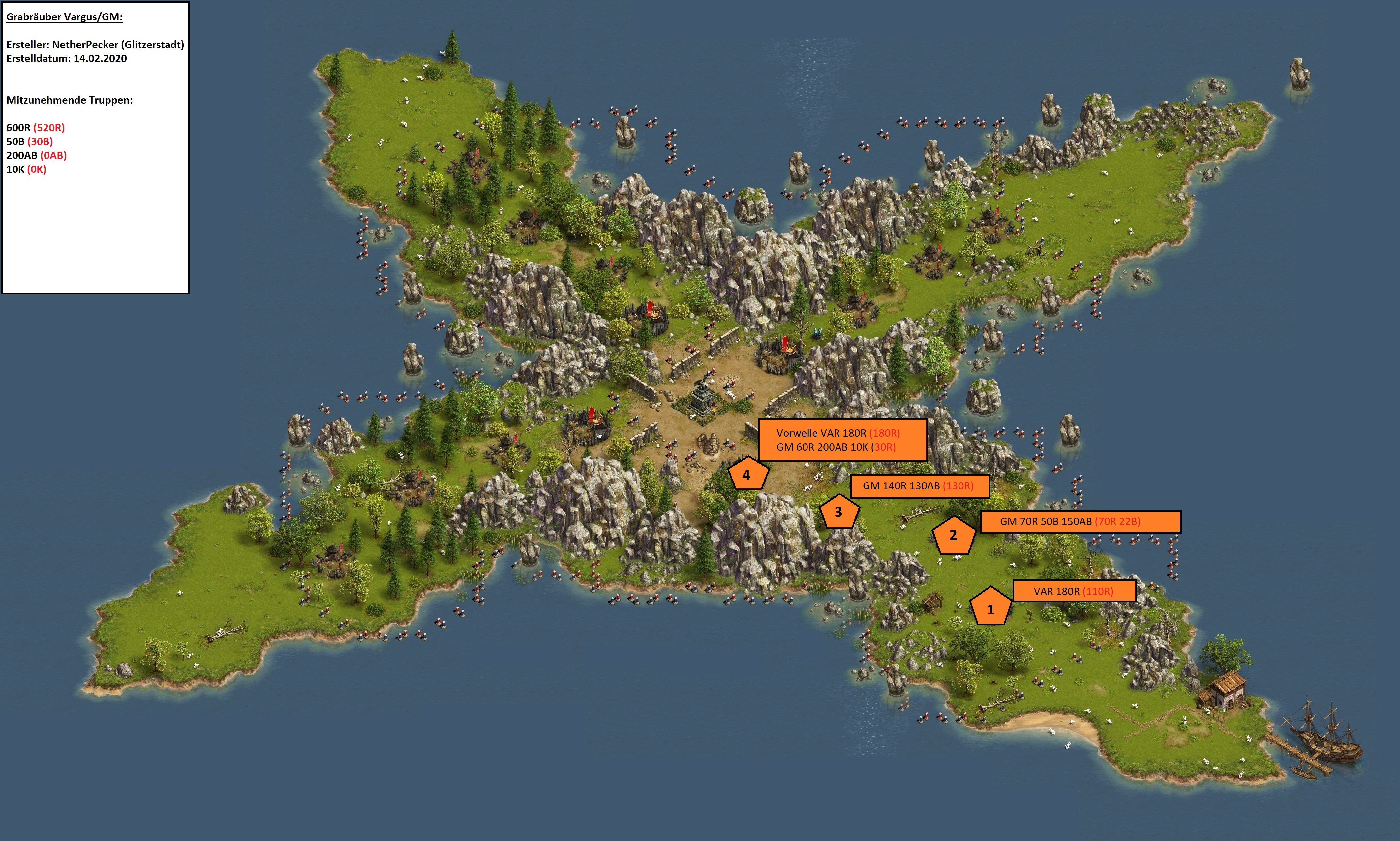Click the 'GM 140R 130AB' attack label
This screenshot has height=841, width=1400.
(x=920, y=486)
